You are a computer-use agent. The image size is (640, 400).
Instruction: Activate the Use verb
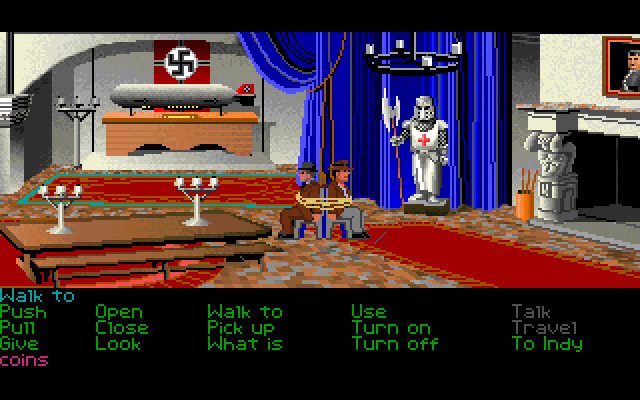click(368, 312)
